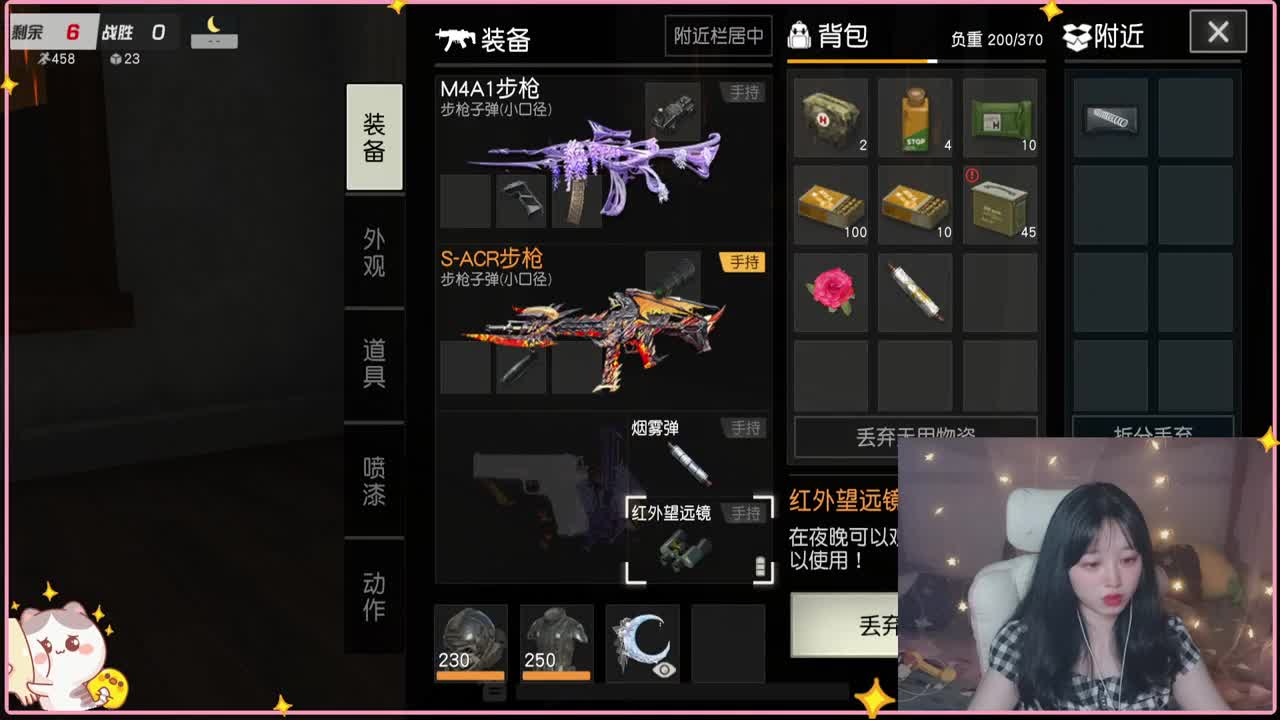Select the crescent moon backpack item
This screenshot has height=720, width=1280.
coord(640,640)
